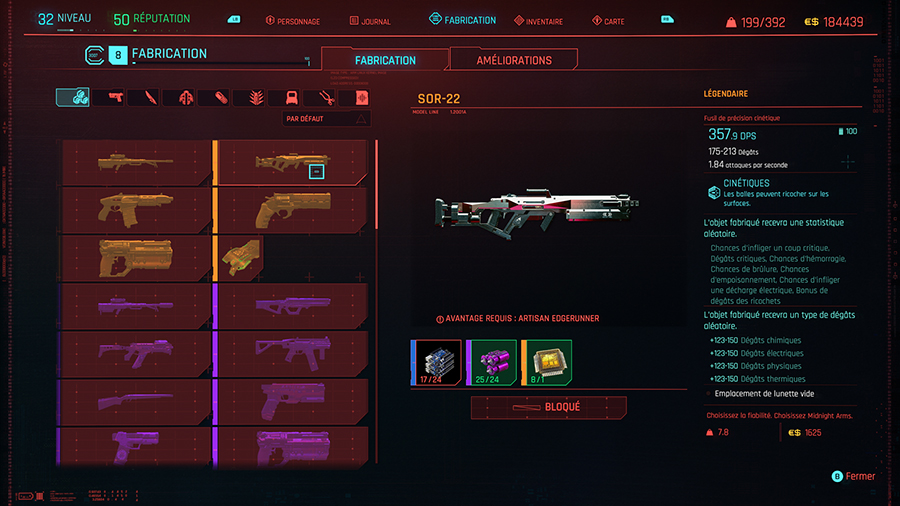Select the gold chip ingredient slot
The height and width of the screenshot is (506, 900).
(x=546, y=361)
